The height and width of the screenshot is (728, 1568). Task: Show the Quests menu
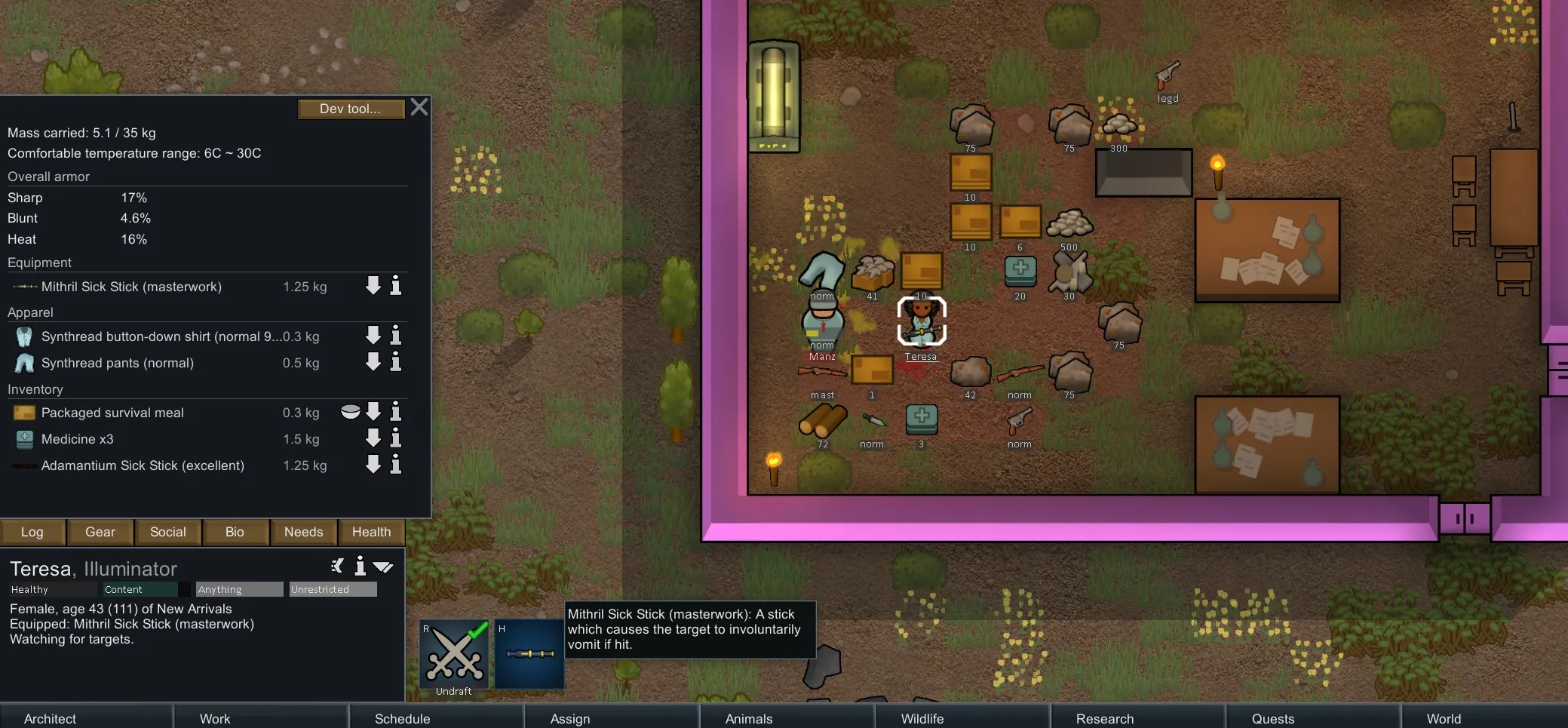pyautogui.click(x=1272, y=718)
